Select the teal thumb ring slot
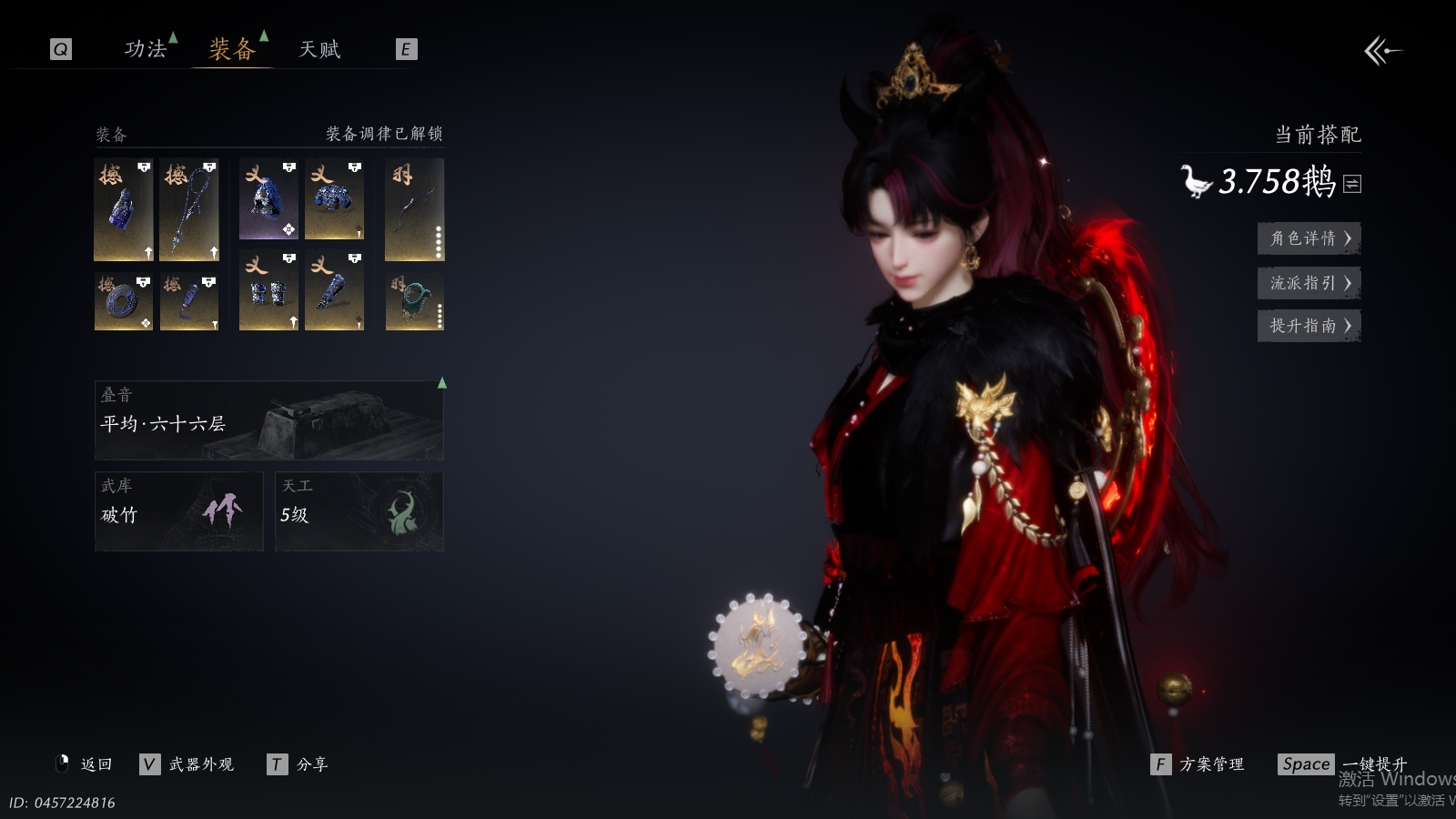 414,301
